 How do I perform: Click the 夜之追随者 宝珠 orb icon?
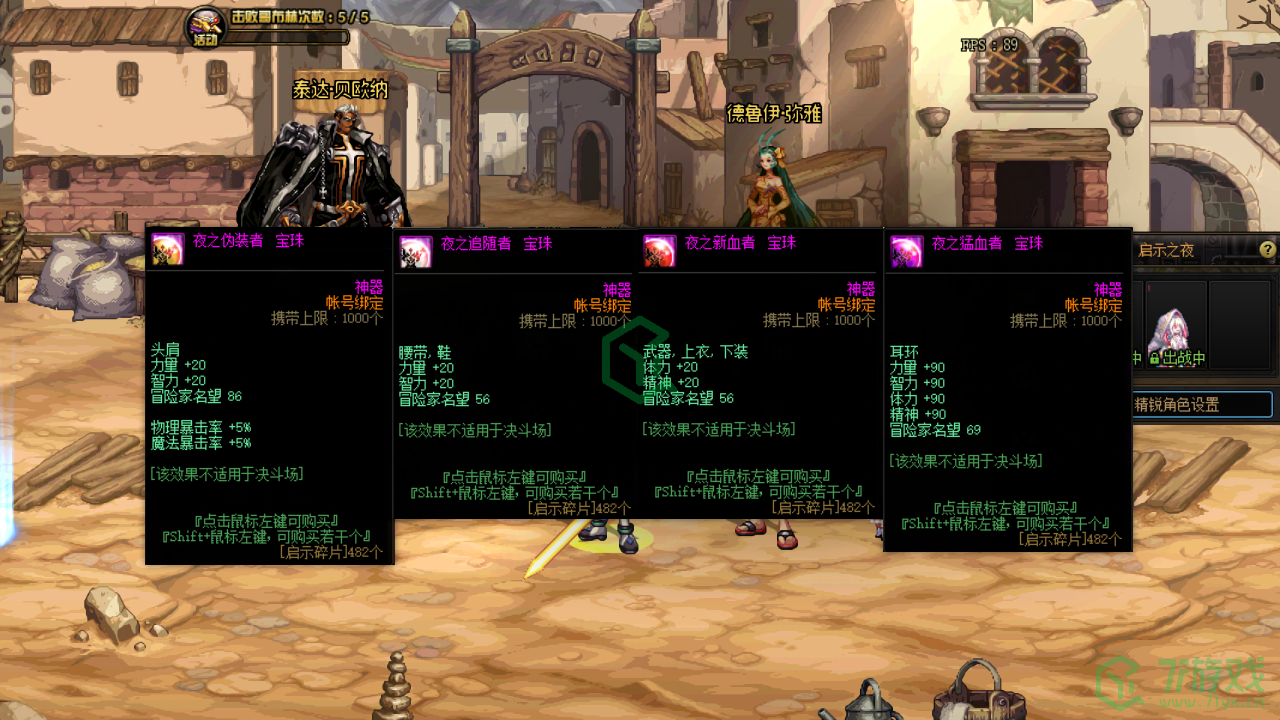pyautogui.click(x=416, y=252)
